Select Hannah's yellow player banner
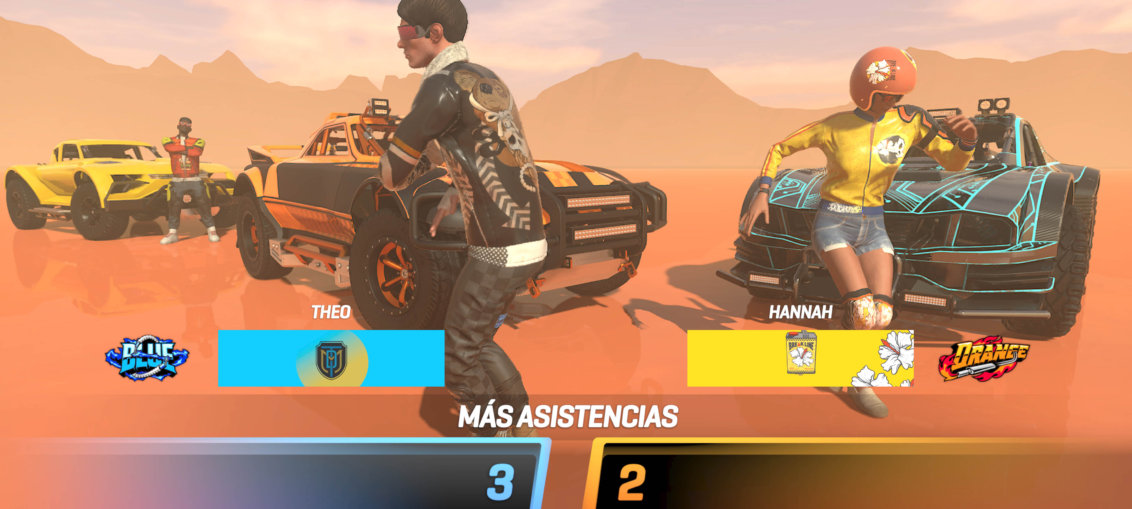 [799, 358]
